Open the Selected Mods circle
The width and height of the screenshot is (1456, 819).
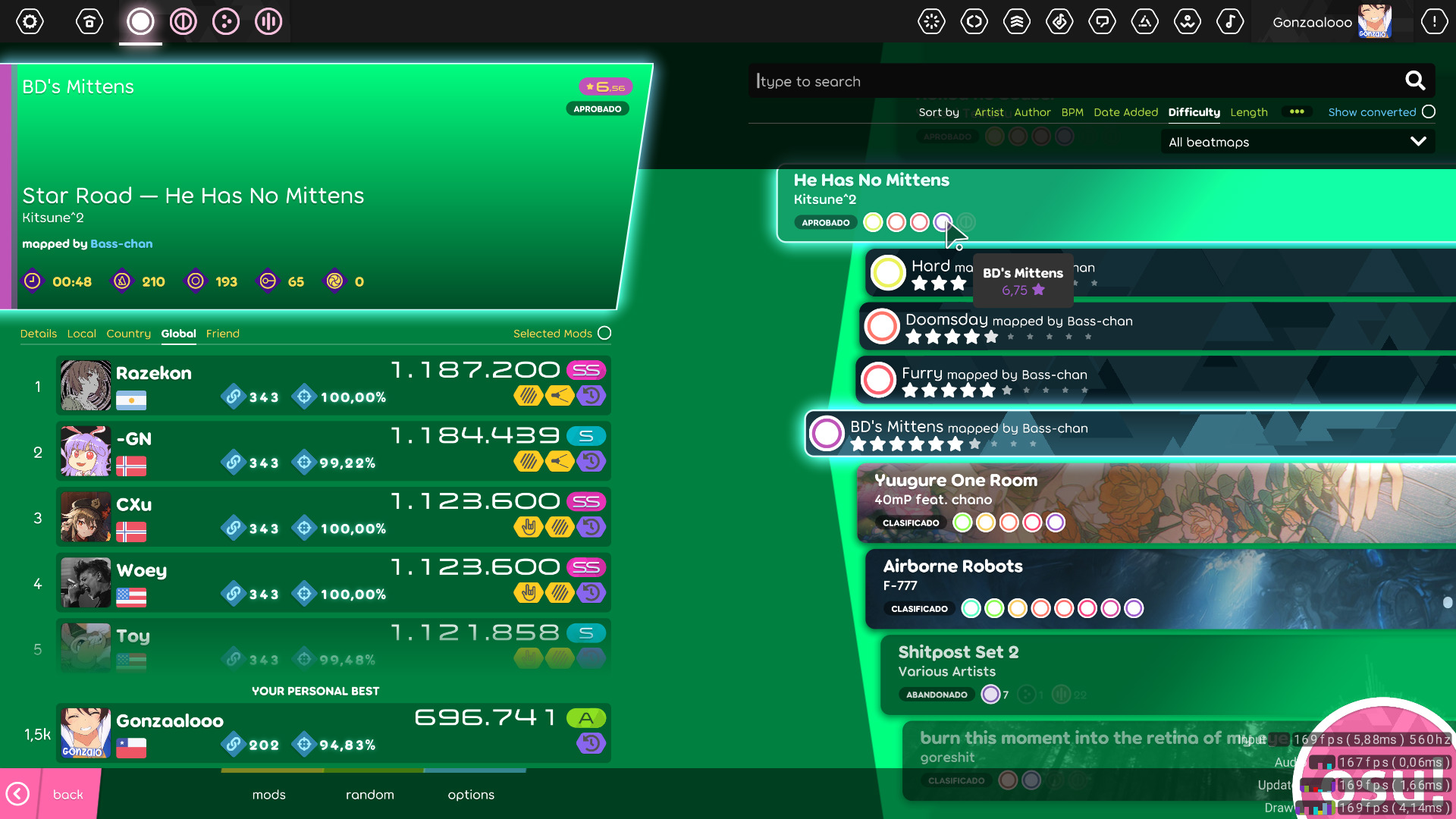tap(604, 333)
